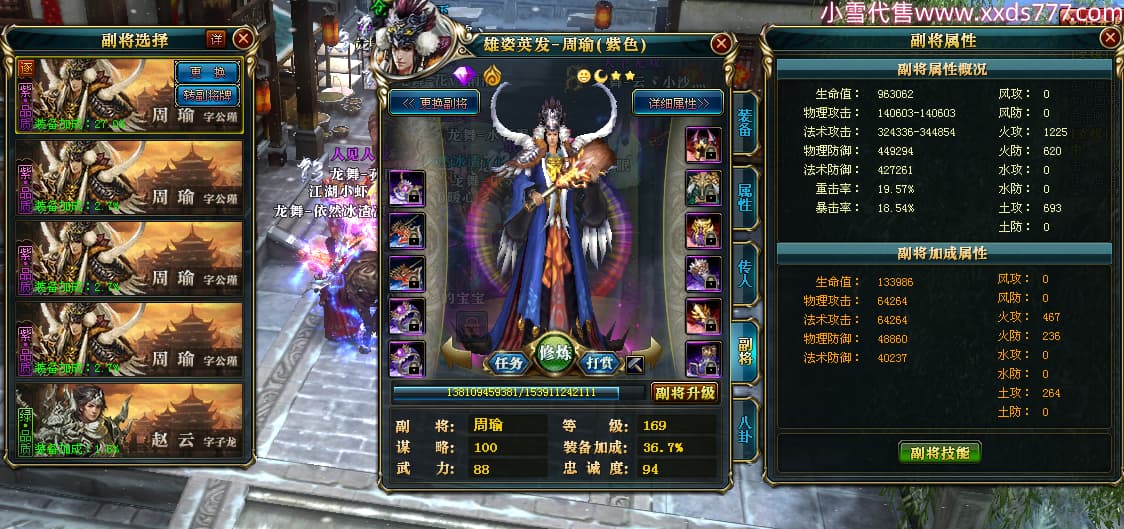1124x529 pixels.
Task: Switch to the 传人 tab
Action: click(745, 275)
